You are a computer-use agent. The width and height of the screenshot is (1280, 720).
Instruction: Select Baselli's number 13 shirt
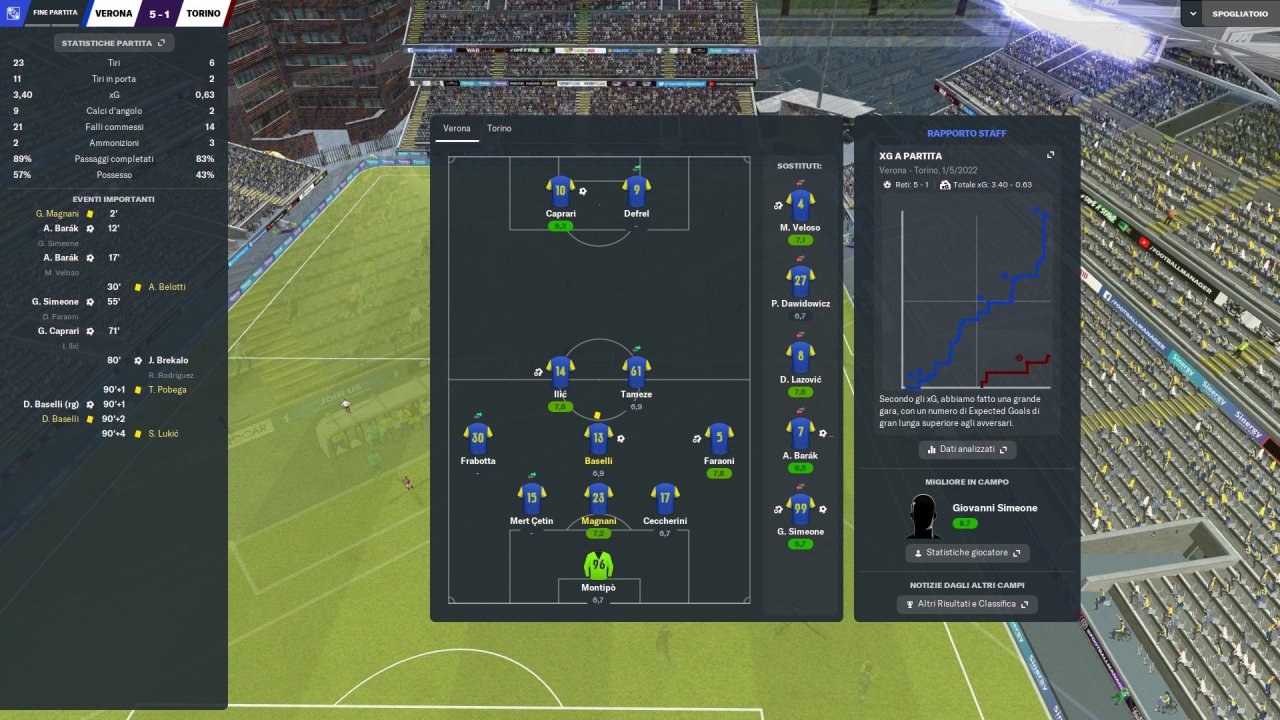coord(598,438)
